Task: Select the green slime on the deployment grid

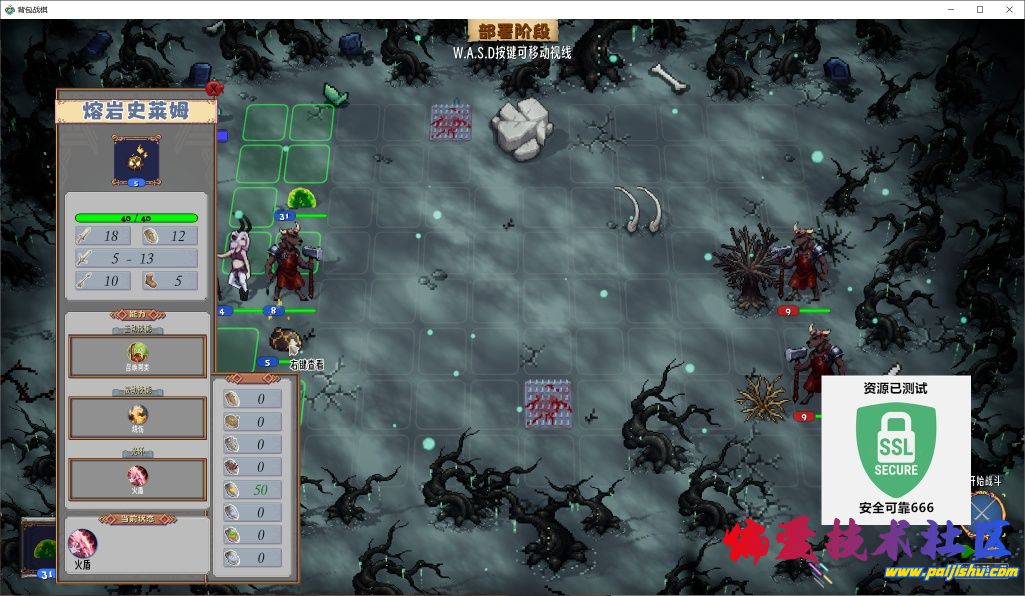Action: click(x=301, y=198)
